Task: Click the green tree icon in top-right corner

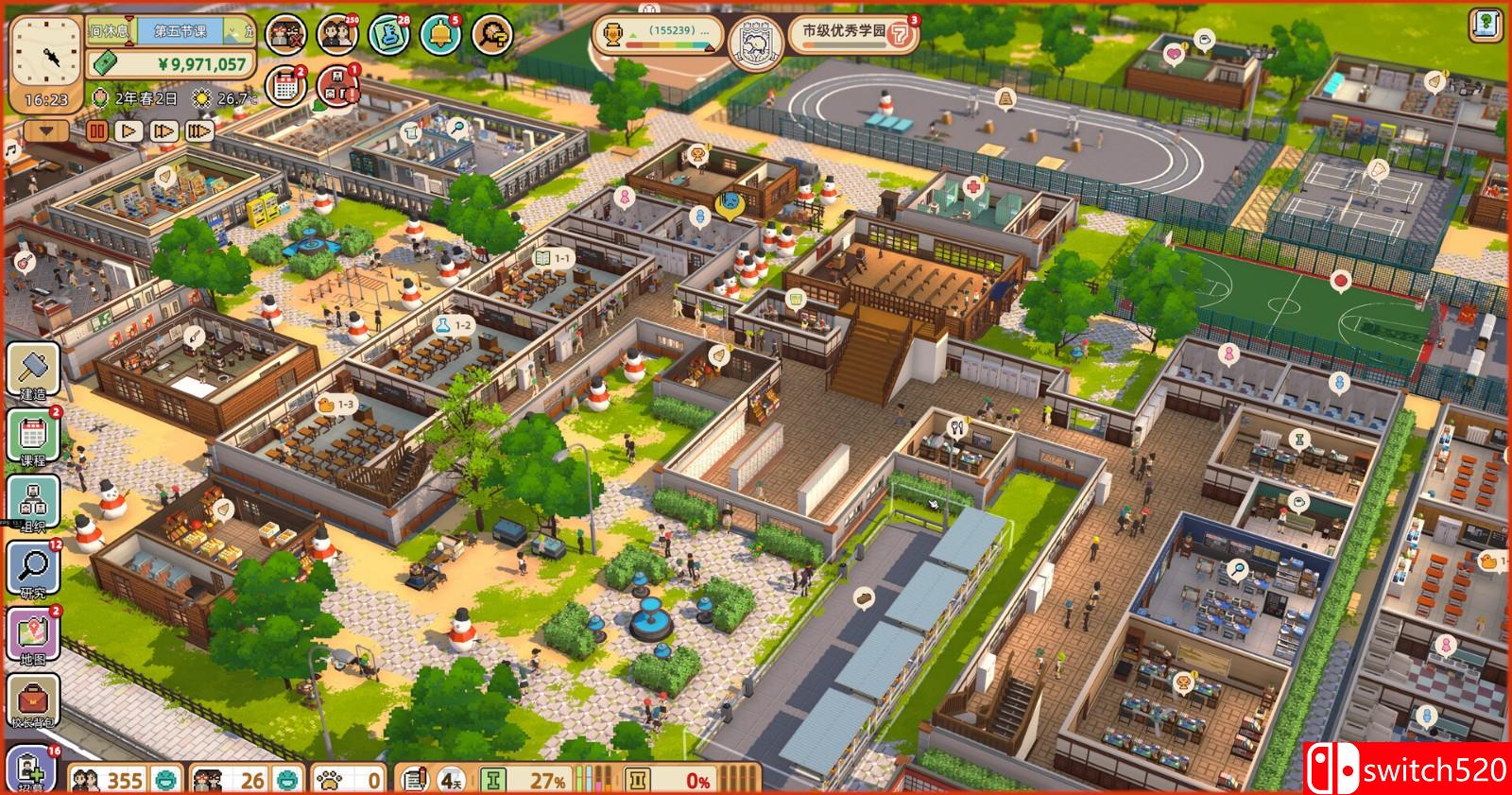Action: [x=1486, y=26]
